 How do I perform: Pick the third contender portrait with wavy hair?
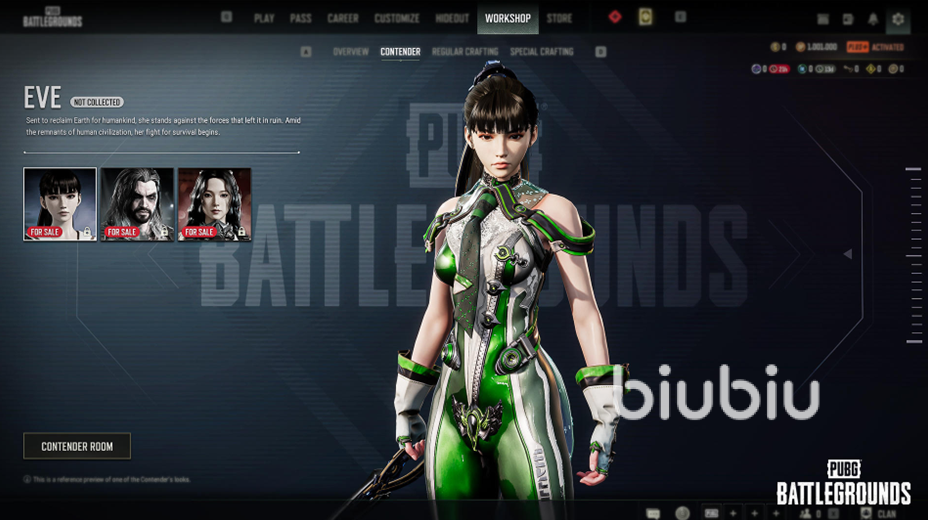tap(214, 204)
